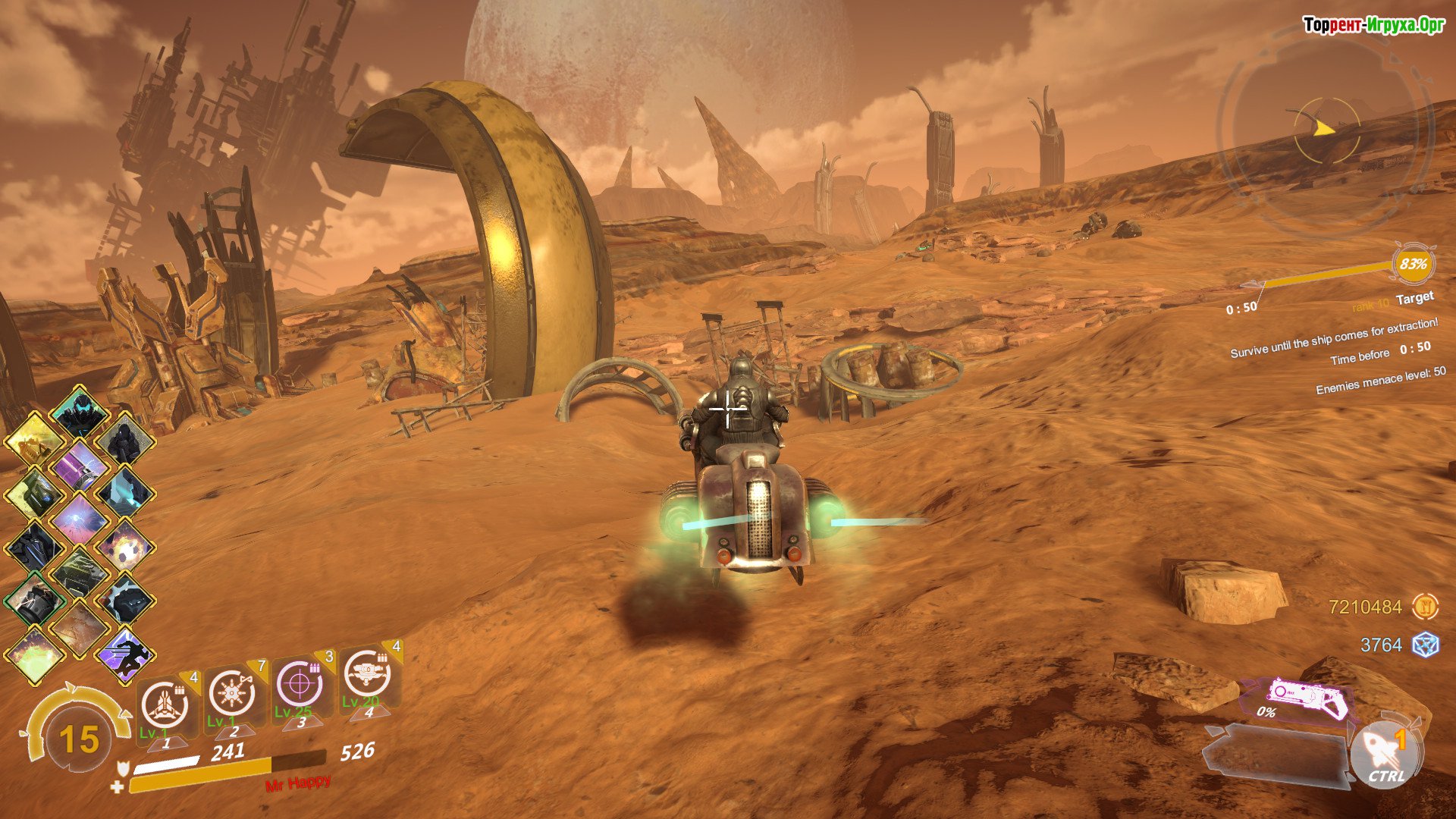Click the gold coin currency icon
The image size is (1456, 819).
1425,607
